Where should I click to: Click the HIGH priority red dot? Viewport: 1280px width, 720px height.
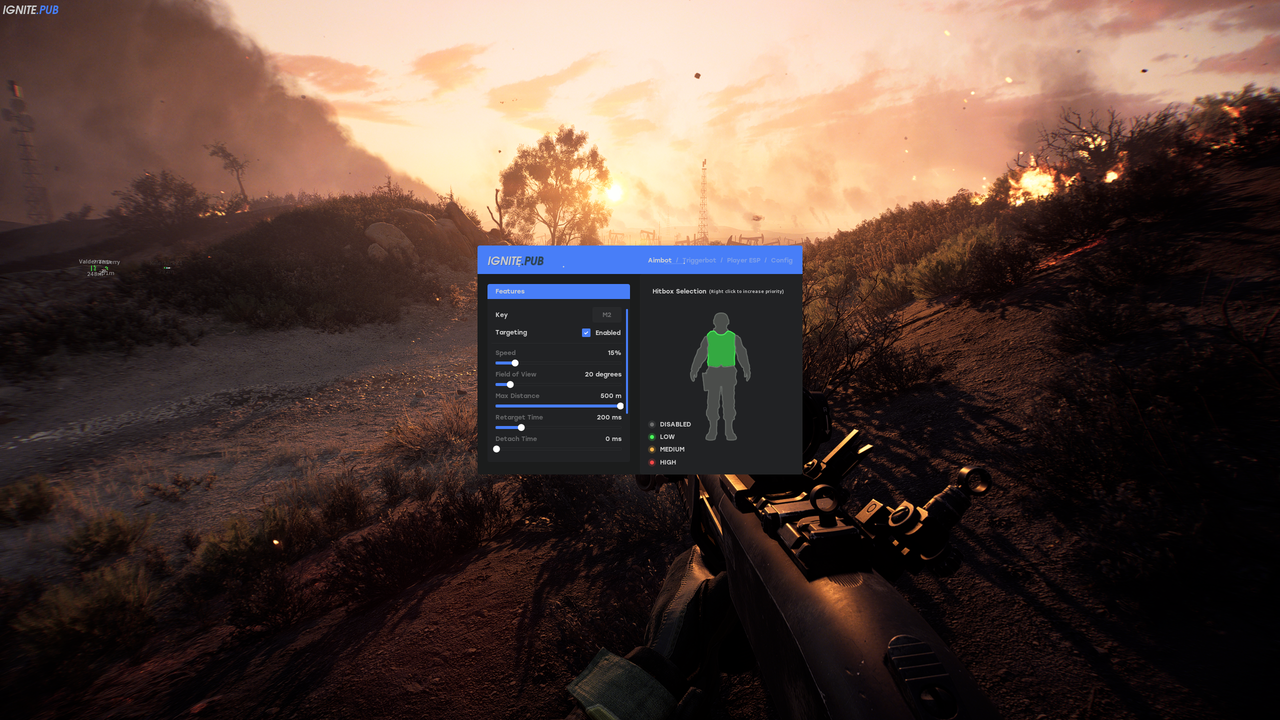(x=653, y=462)
